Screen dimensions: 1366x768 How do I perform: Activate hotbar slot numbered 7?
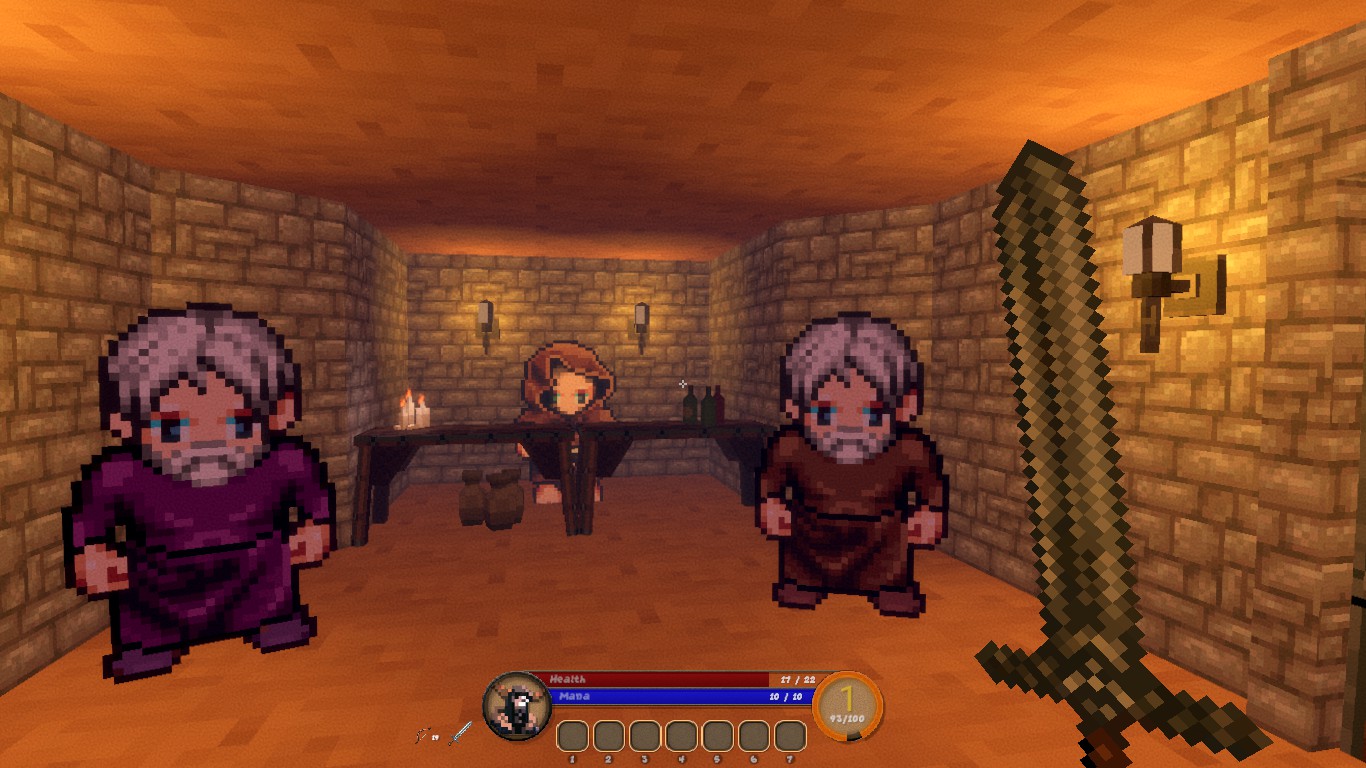(x=790, y=736)
